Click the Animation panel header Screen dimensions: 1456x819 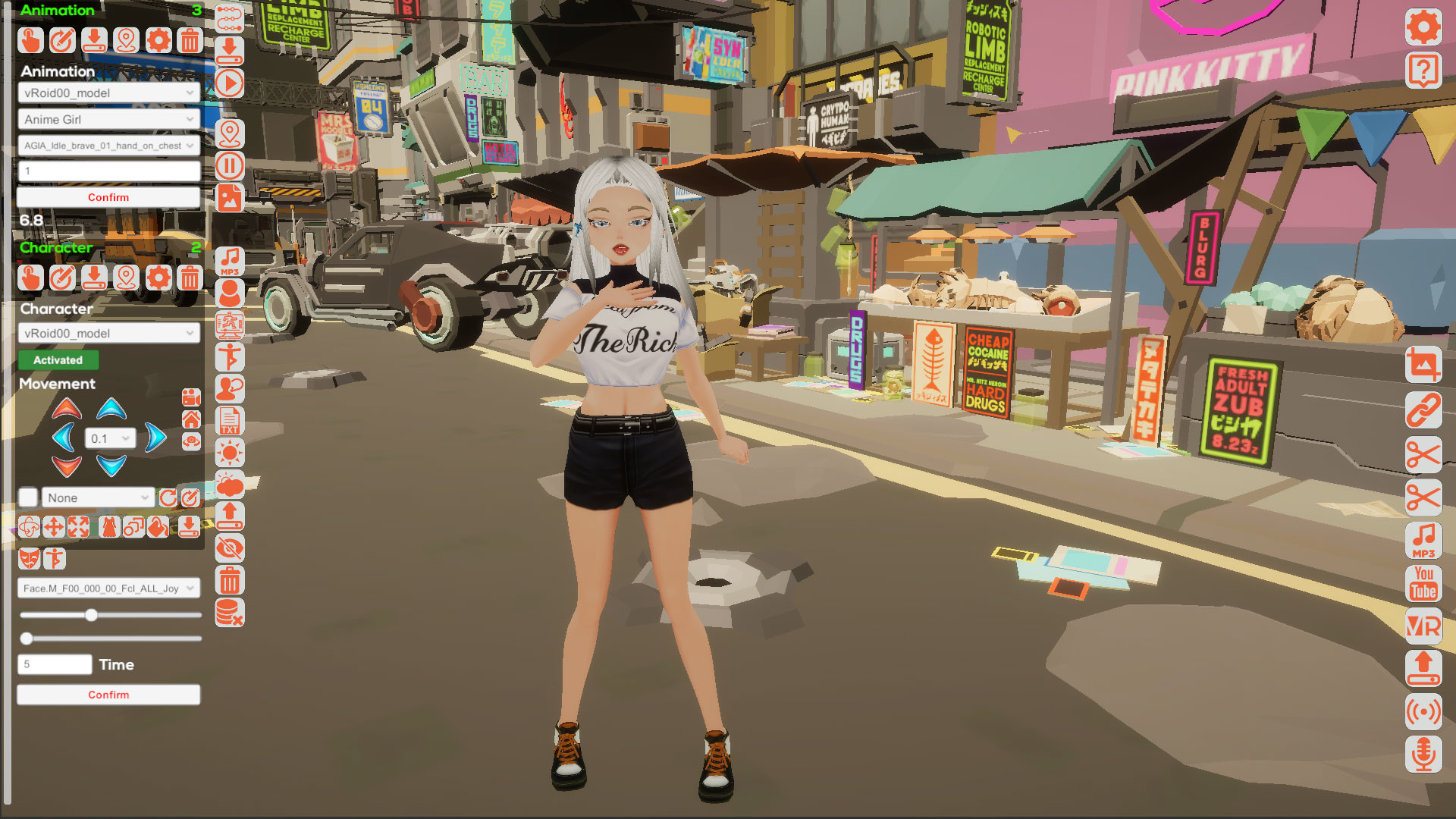tap(57, 10)
